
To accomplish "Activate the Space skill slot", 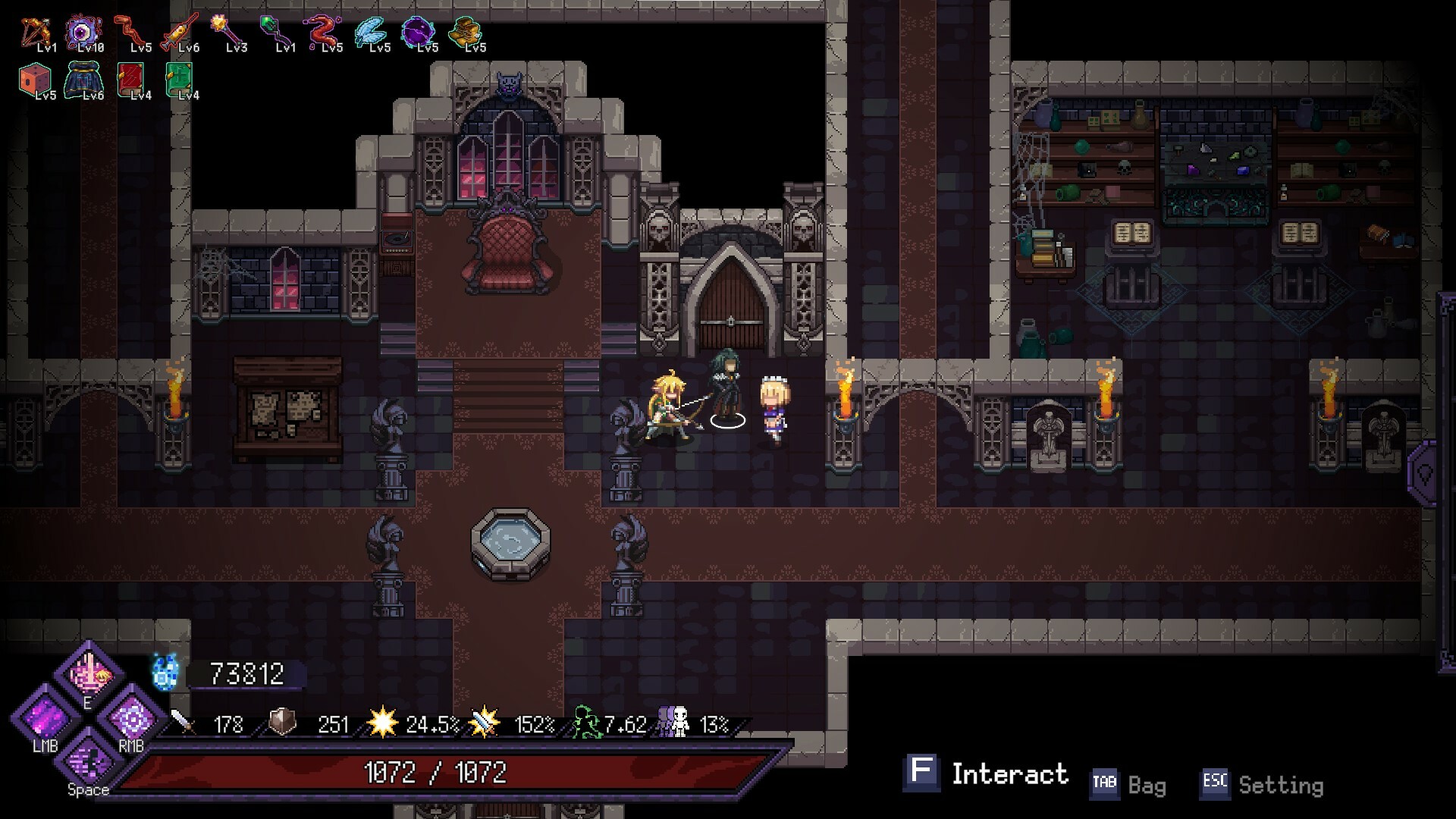I will click(86, 766).
